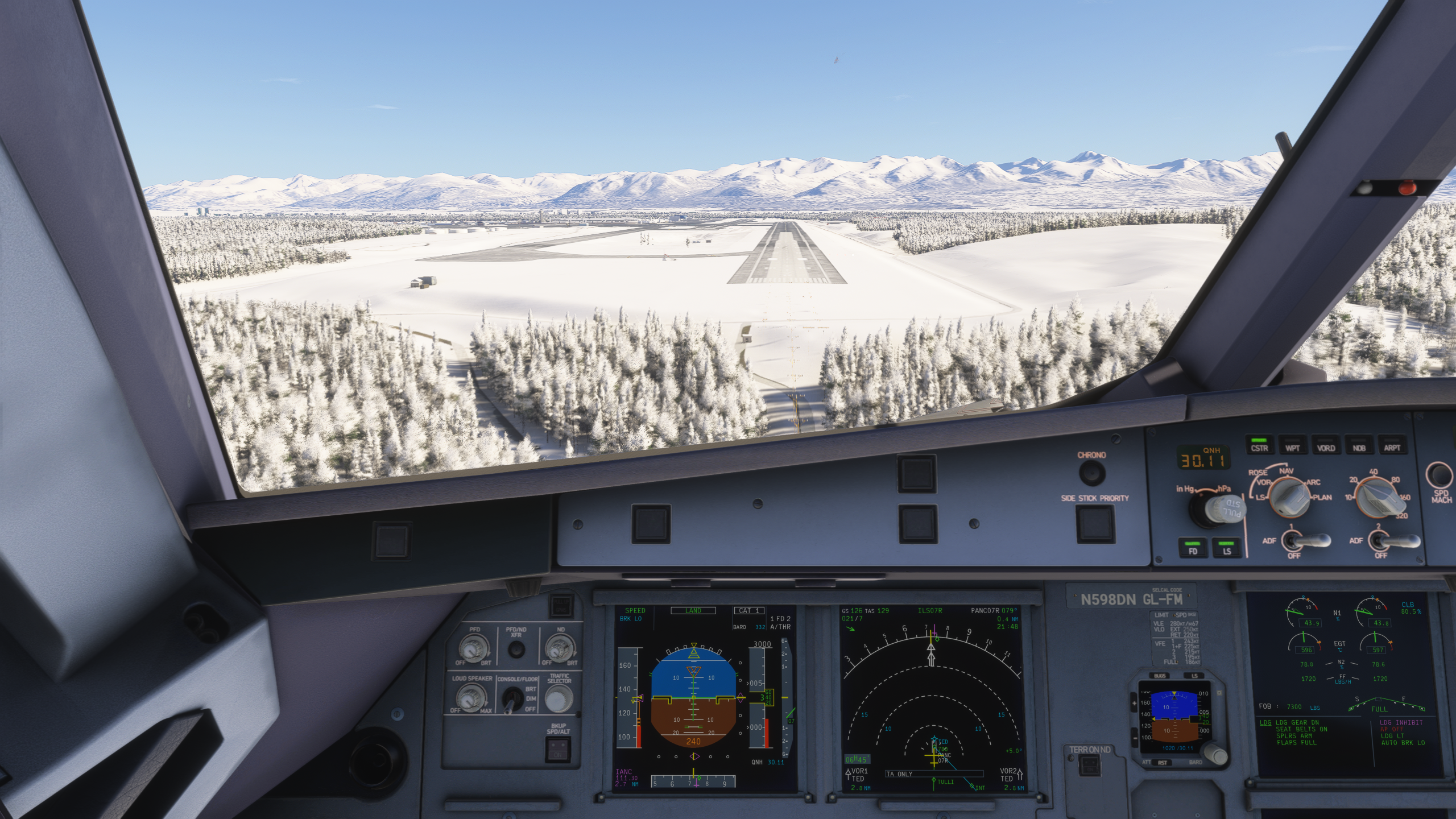1456x819 pixels.
Task: Select the BUGS button on standby instrument
Action: click(x=1159, y=676)
